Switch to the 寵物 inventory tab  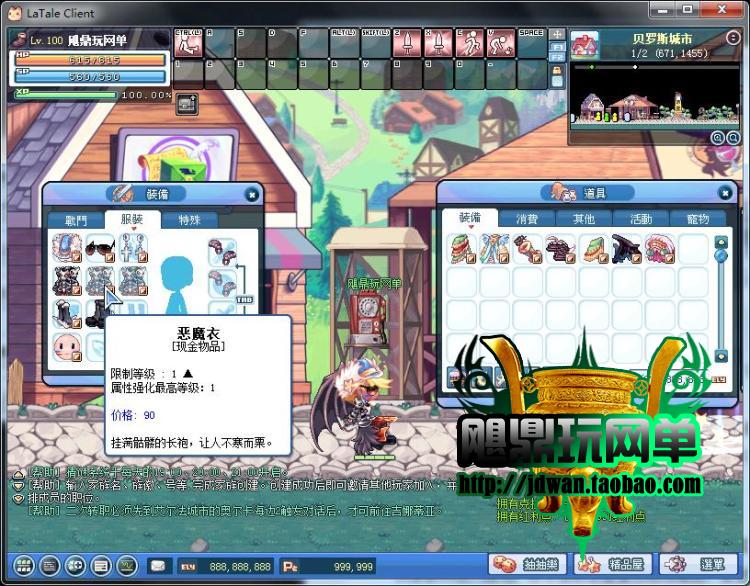(x=697, y=218)
